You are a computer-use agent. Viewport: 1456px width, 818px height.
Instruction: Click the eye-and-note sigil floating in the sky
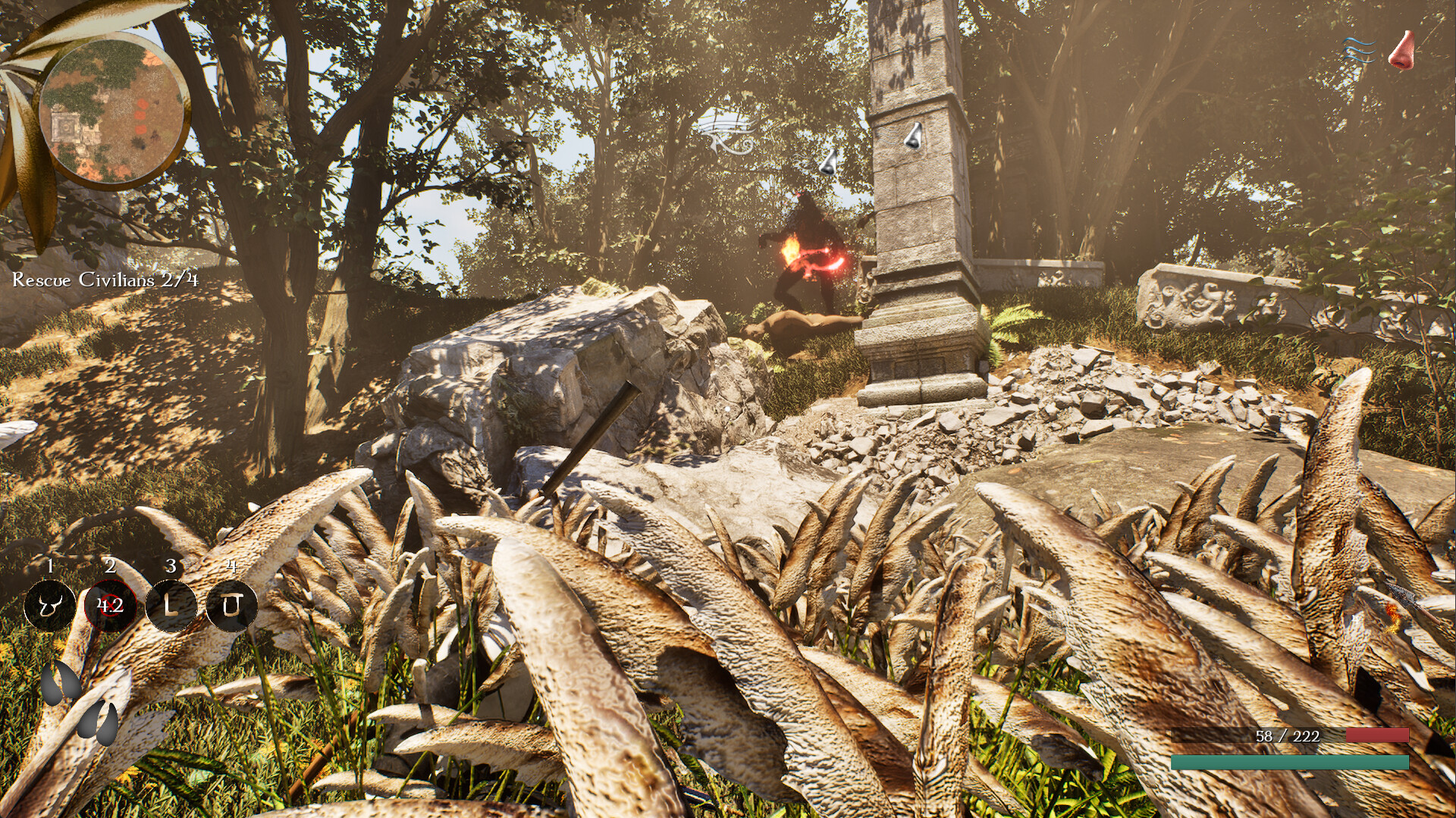click(x=726, y=130)
